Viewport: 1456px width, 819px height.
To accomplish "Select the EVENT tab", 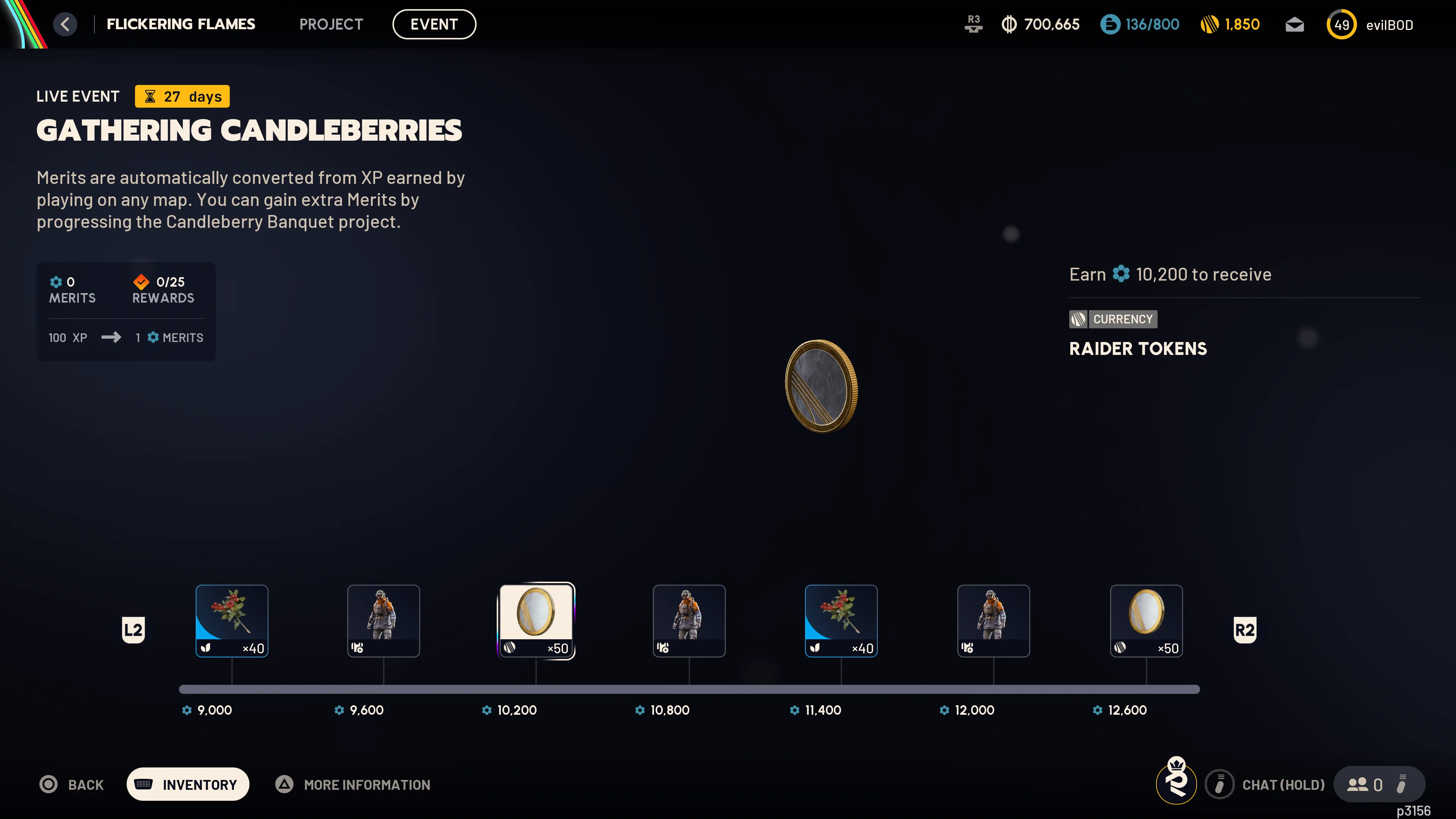I will [x=434, y=24].
